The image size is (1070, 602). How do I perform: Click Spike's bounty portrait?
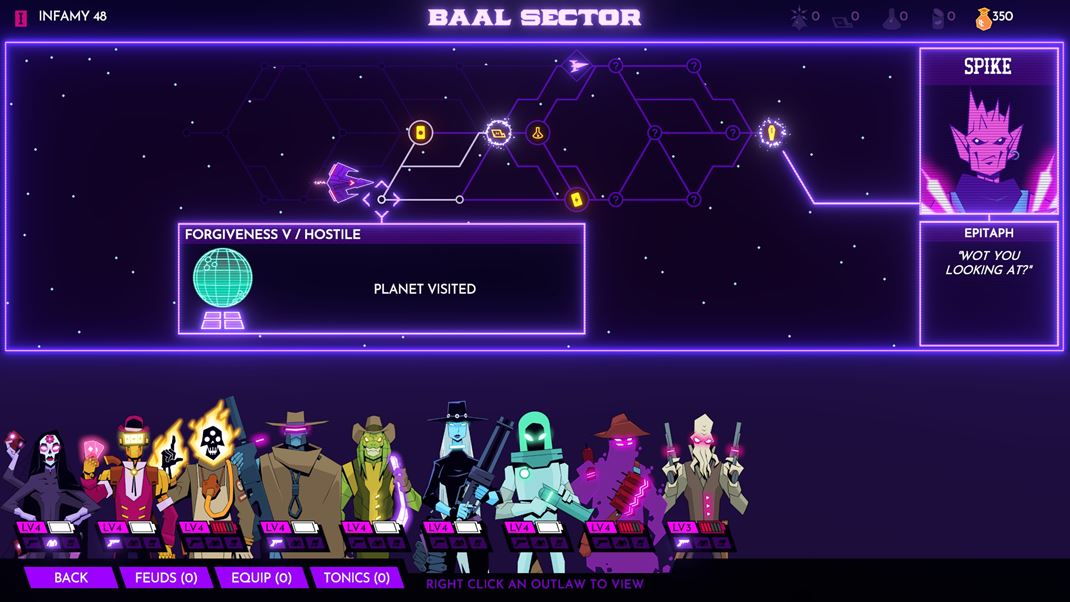[988, 148]
